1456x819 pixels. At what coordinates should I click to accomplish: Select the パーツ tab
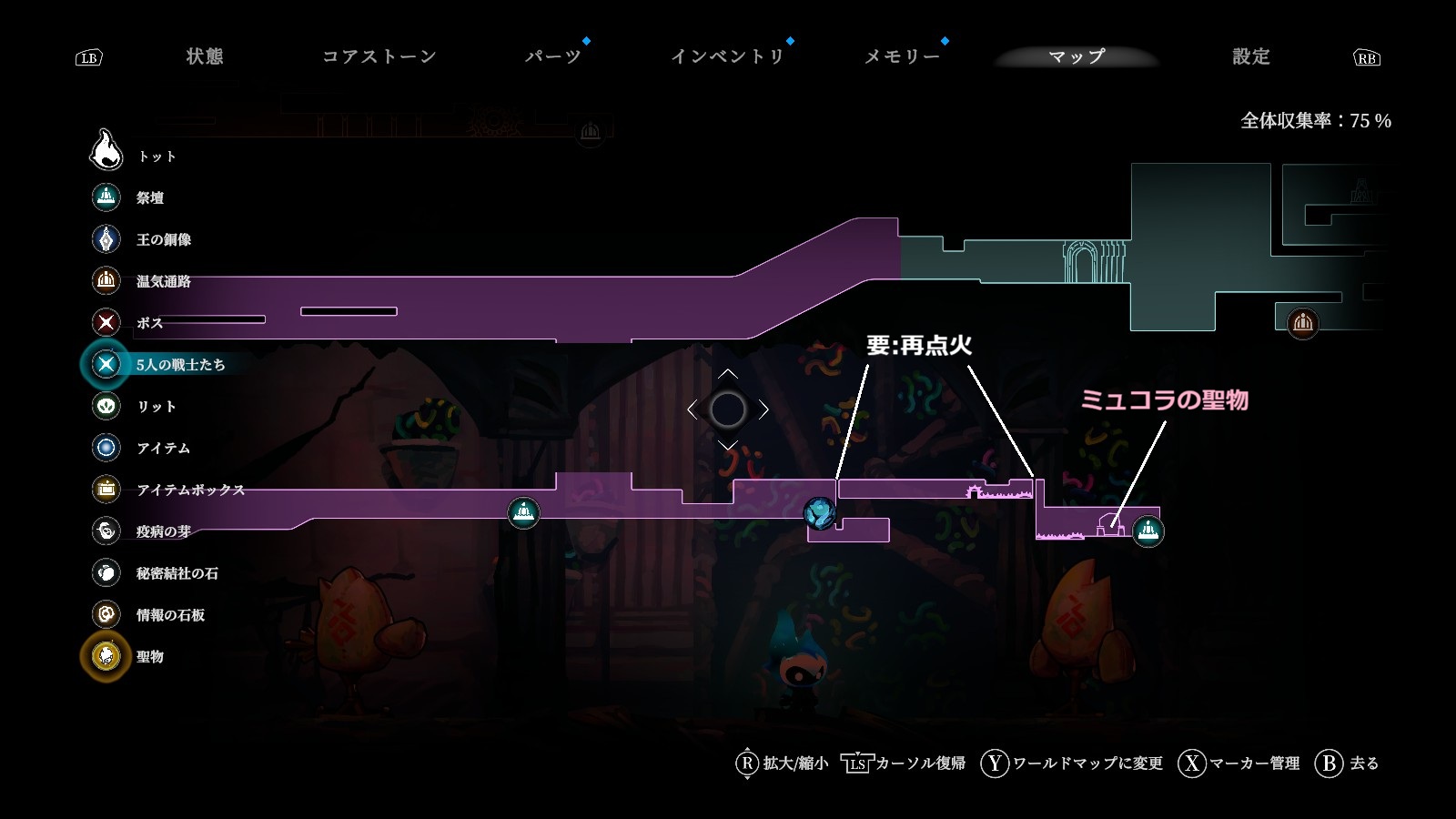pos(553,56)
